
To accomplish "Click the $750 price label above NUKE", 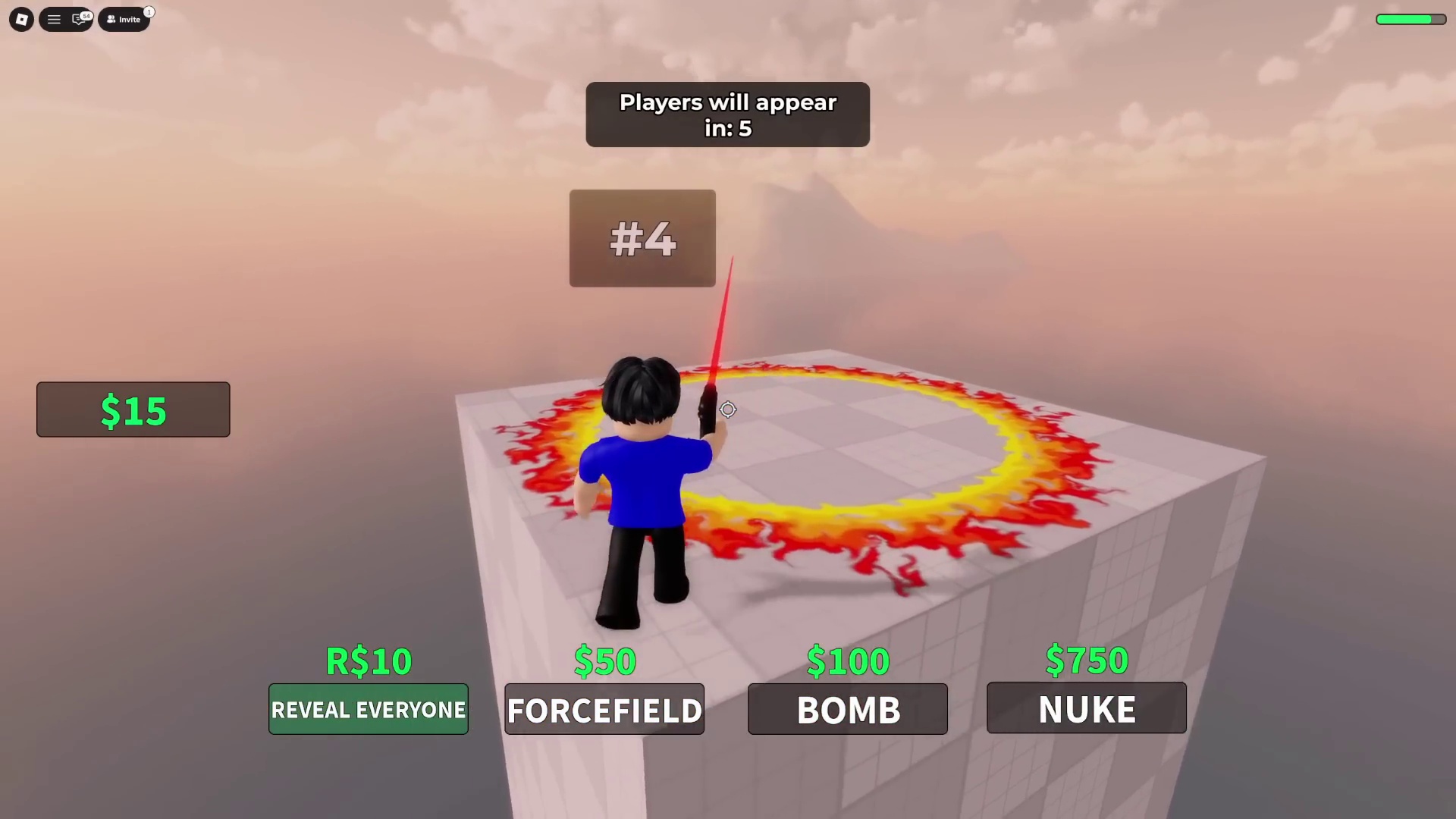I will (x=1086, y=660).
